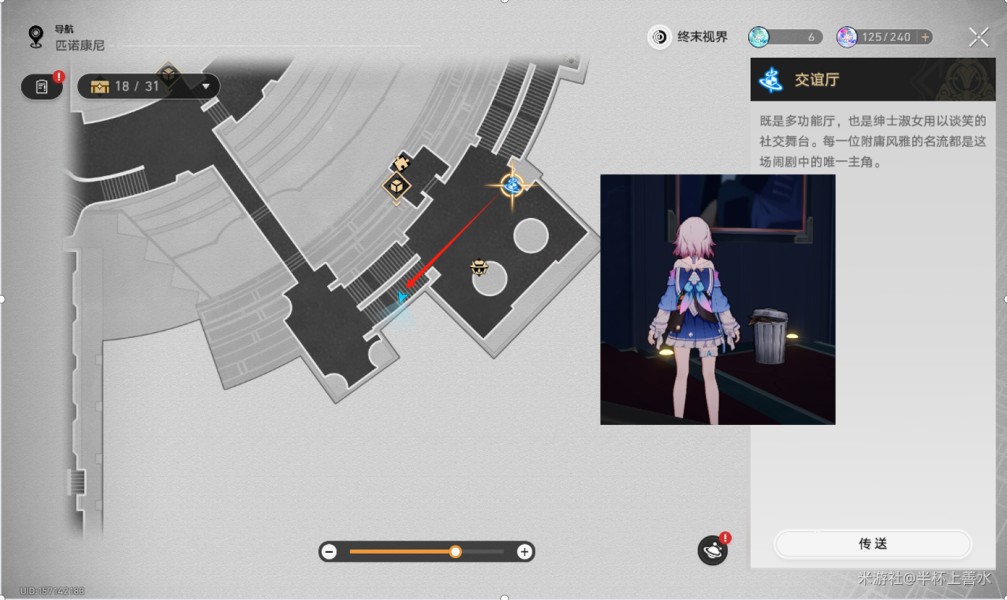The width and height of the screenshot is (1007, 600).
Task: Close the map screen
Action: [978, 37]
